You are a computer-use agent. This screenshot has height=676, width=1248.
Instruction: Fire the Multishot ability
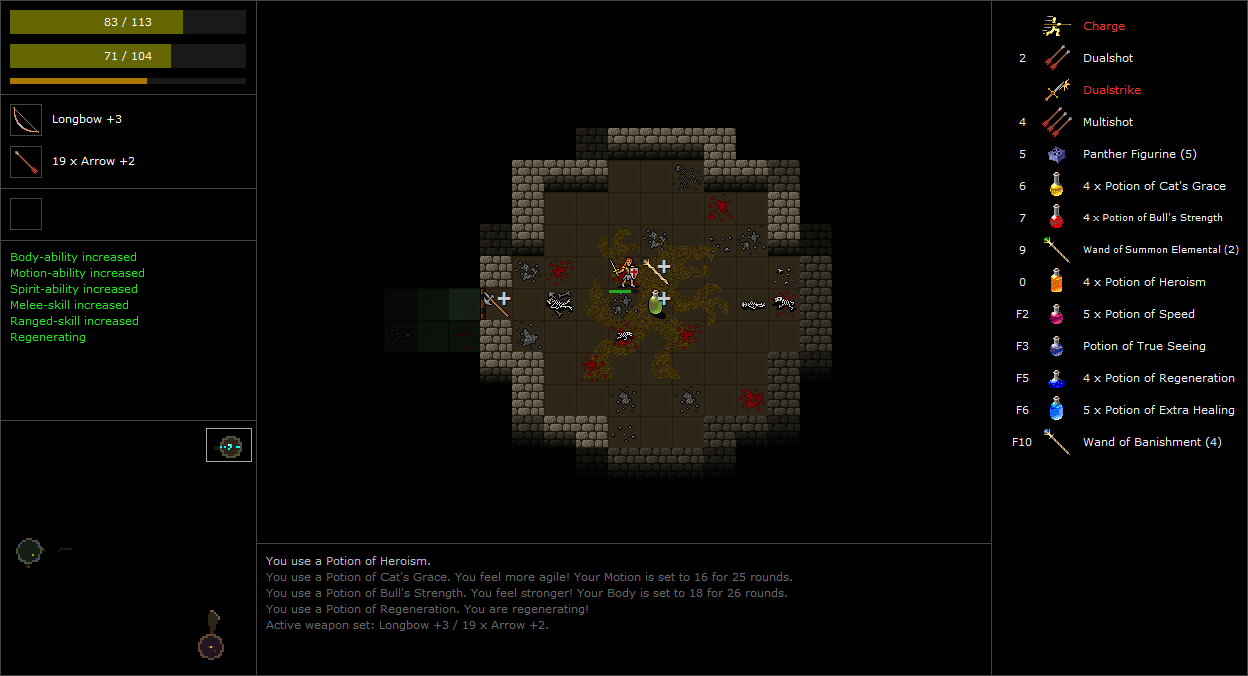(x=1107, y=122)
